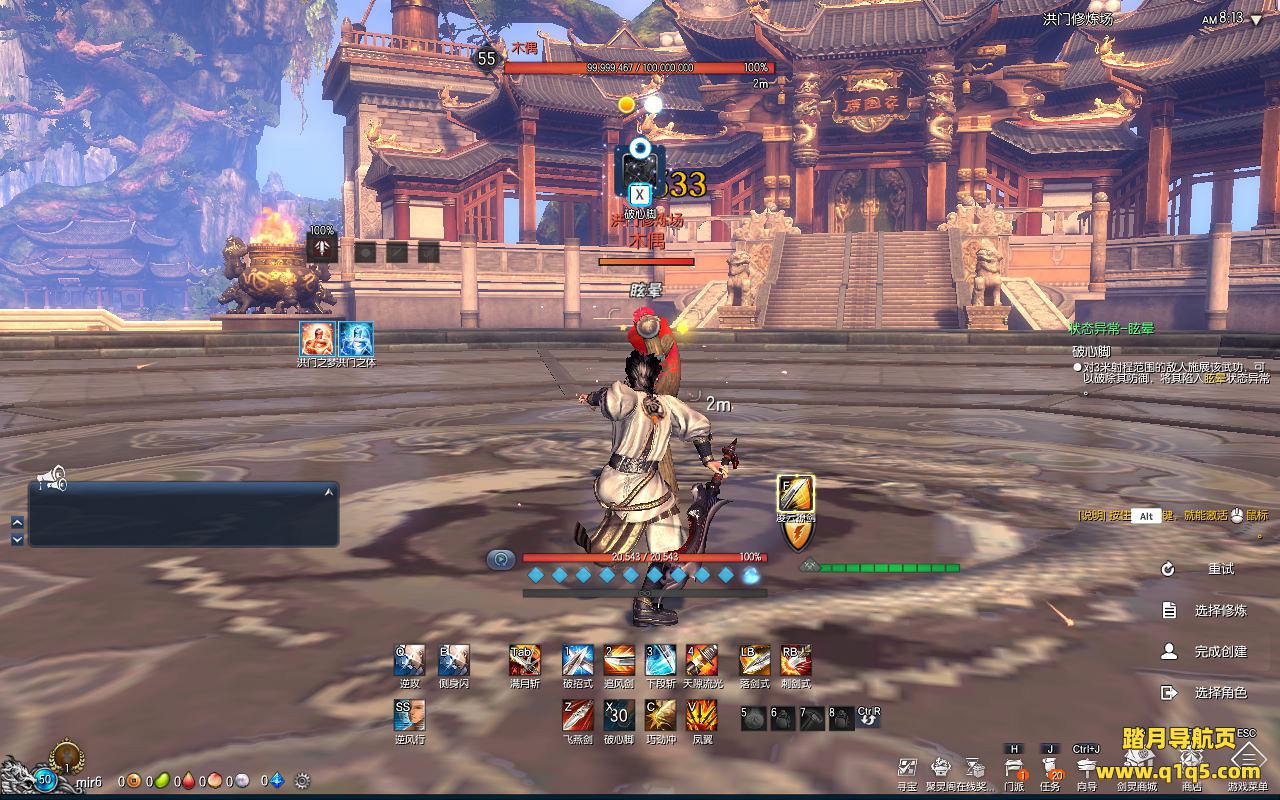This screenshot has height=800, width=1280.
Task: Open the 门派 faction menu
Action: click(x=1014, y=768)
